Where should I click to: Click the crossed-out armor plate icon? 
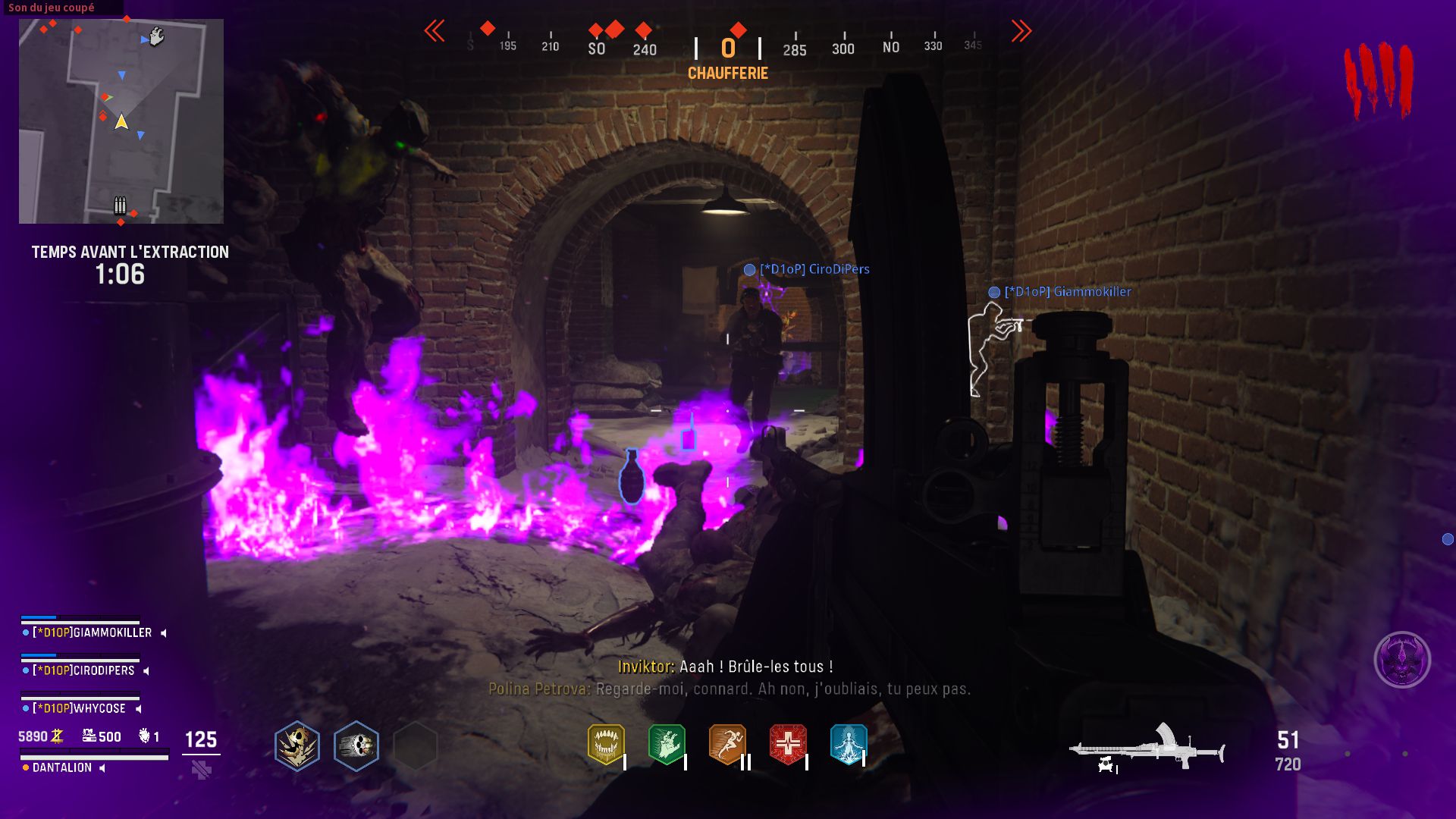[201, 770]
